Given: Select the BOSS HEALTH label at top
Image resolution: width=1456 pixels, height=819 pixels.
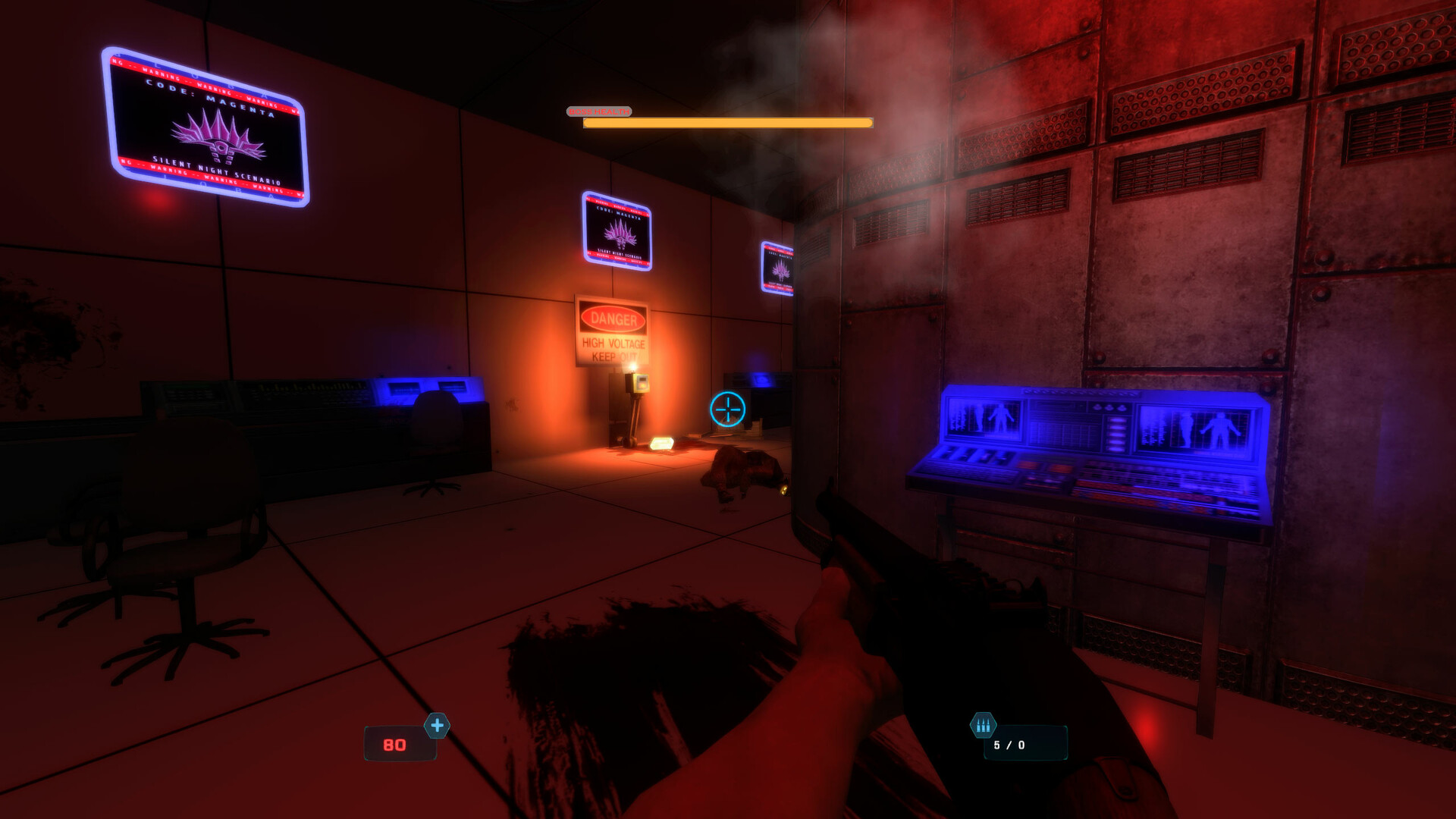Looking at the screenshot, I should (599, 111).
